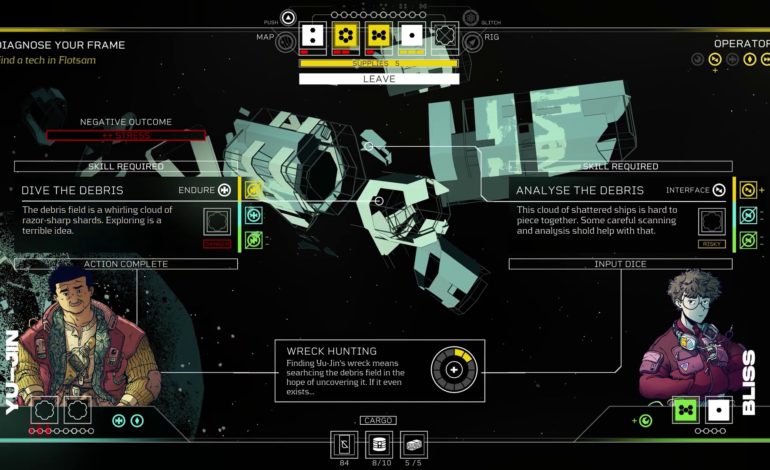Image resolution: width=770 pixels, height=470 pixels.
Task: Click the empty dice slot for Dive the Debris
Action: click(x=217, y=221)
